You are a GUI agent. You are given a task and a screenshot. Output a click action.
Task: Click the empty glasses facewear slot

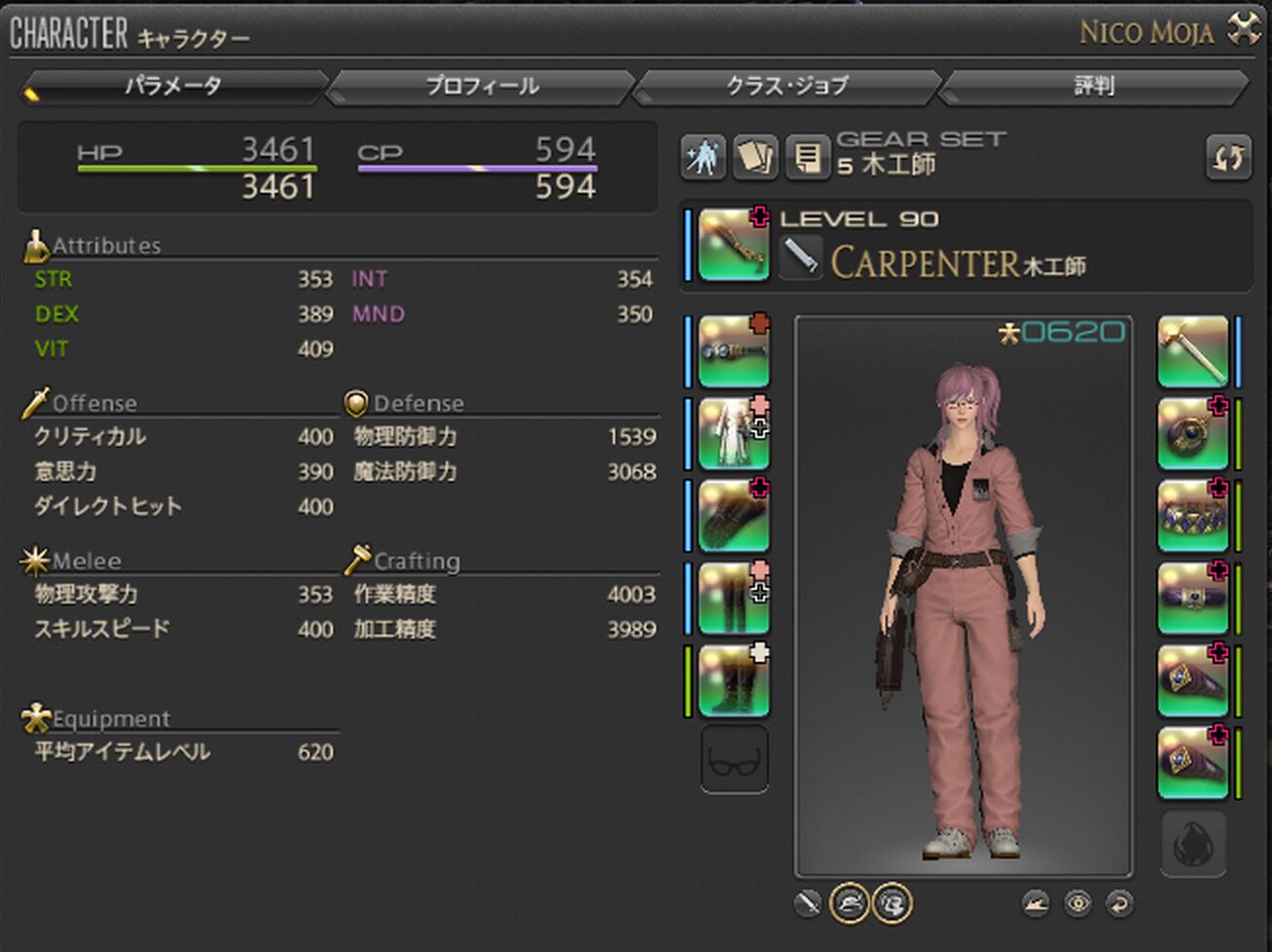734,760
